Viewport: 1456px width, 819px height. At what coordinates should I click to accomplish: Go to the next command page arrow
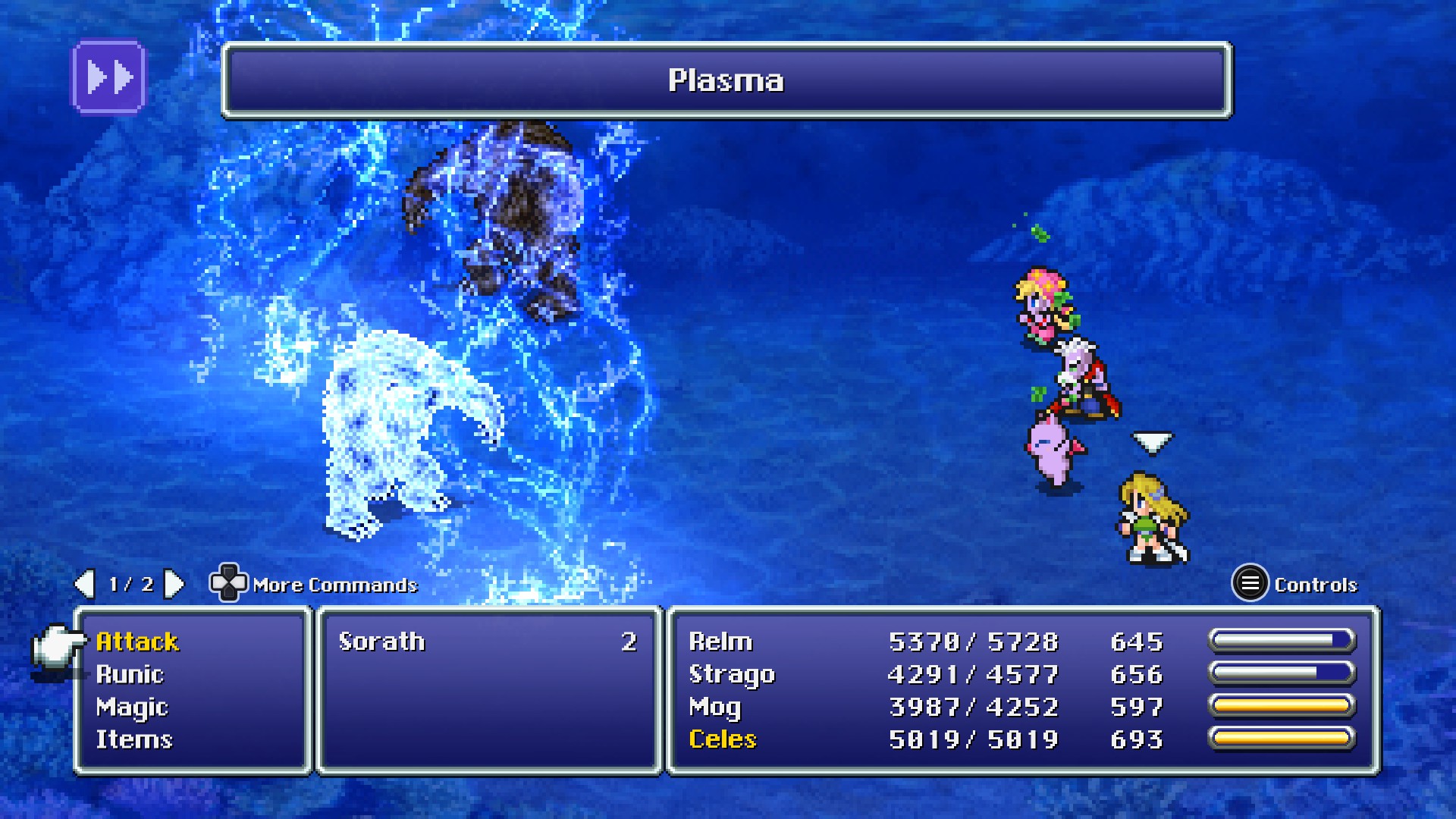tap(174, 584)
